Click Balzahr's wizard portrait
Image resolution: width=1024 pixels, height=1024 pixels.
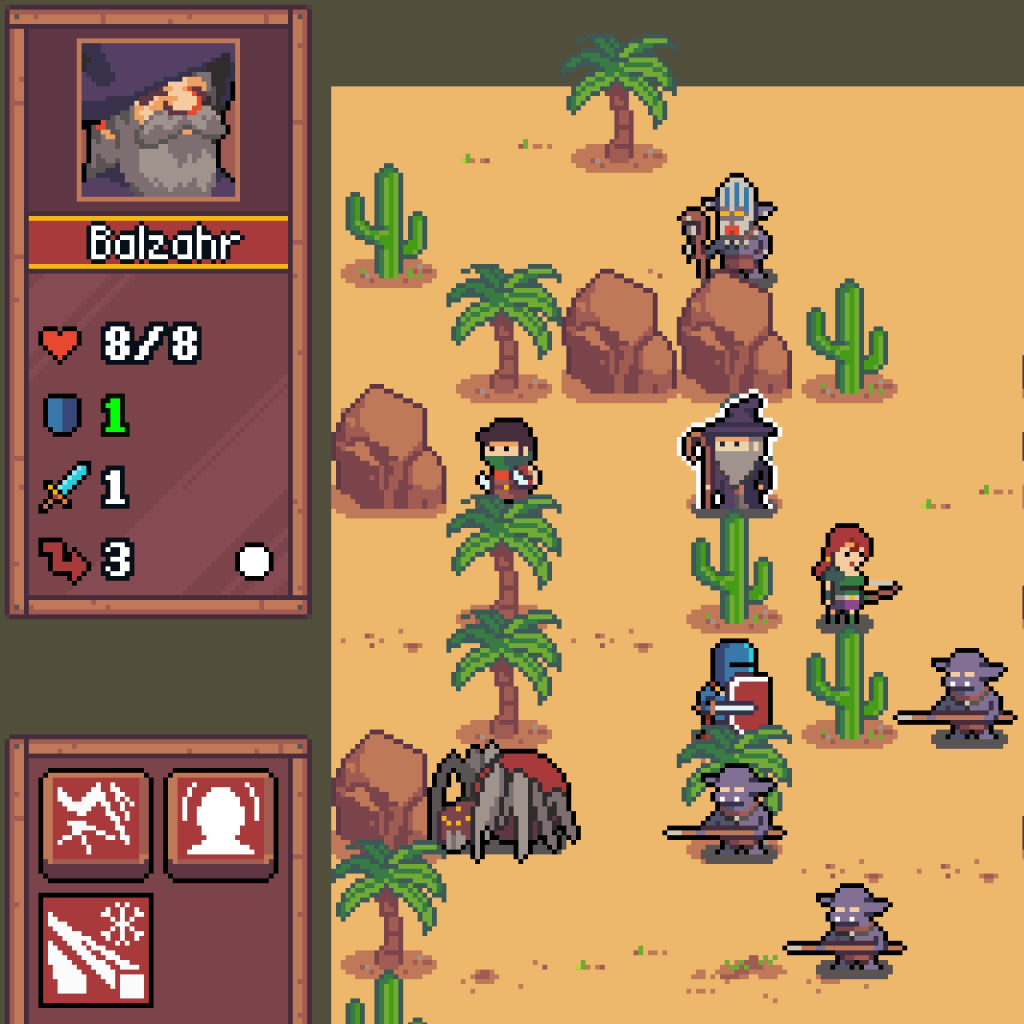click(x=158, y=120)
